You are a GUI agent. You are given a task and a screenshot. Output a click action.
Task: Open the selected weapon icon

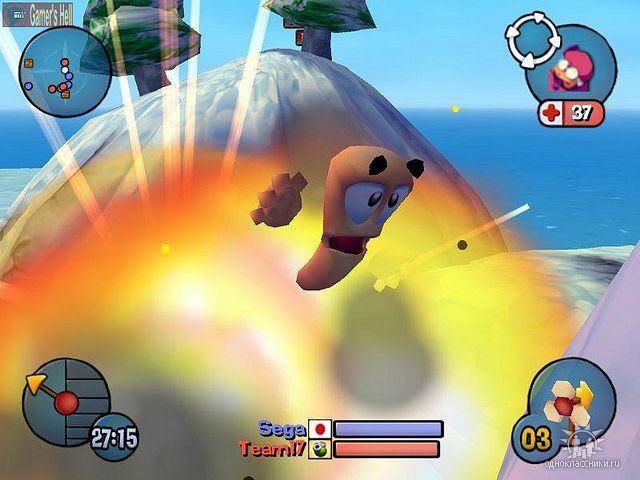571,398
